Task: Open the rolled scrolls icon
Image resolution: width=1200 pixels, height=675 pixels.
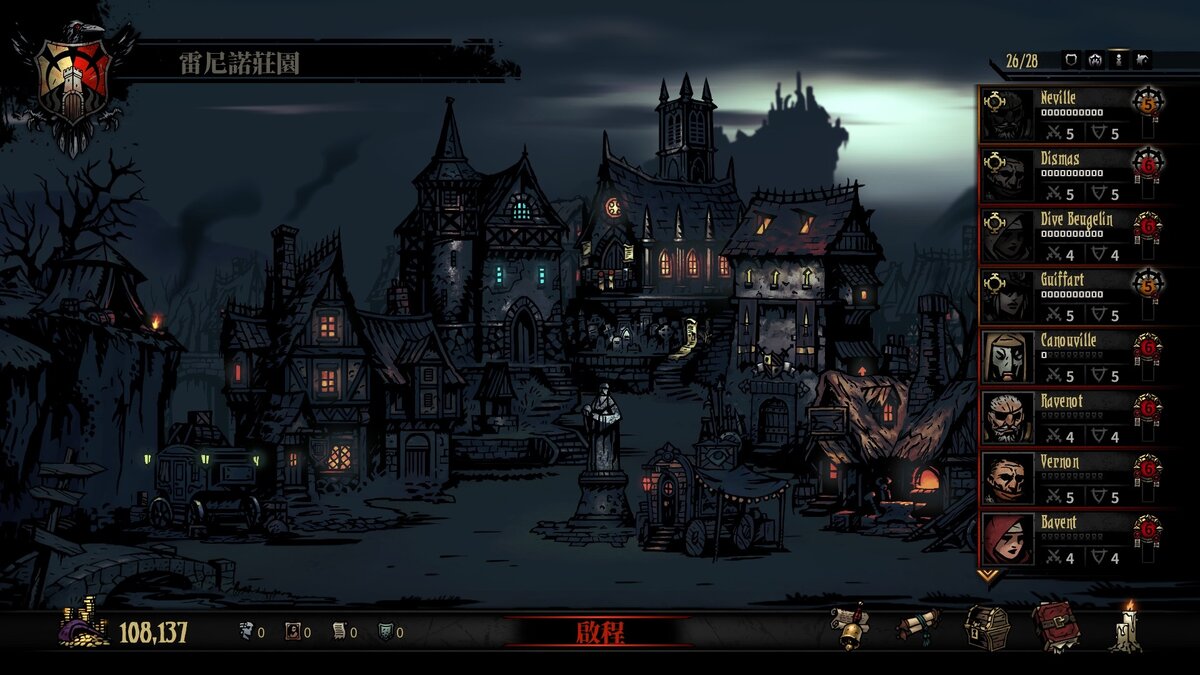Action: tap(916, 628)
